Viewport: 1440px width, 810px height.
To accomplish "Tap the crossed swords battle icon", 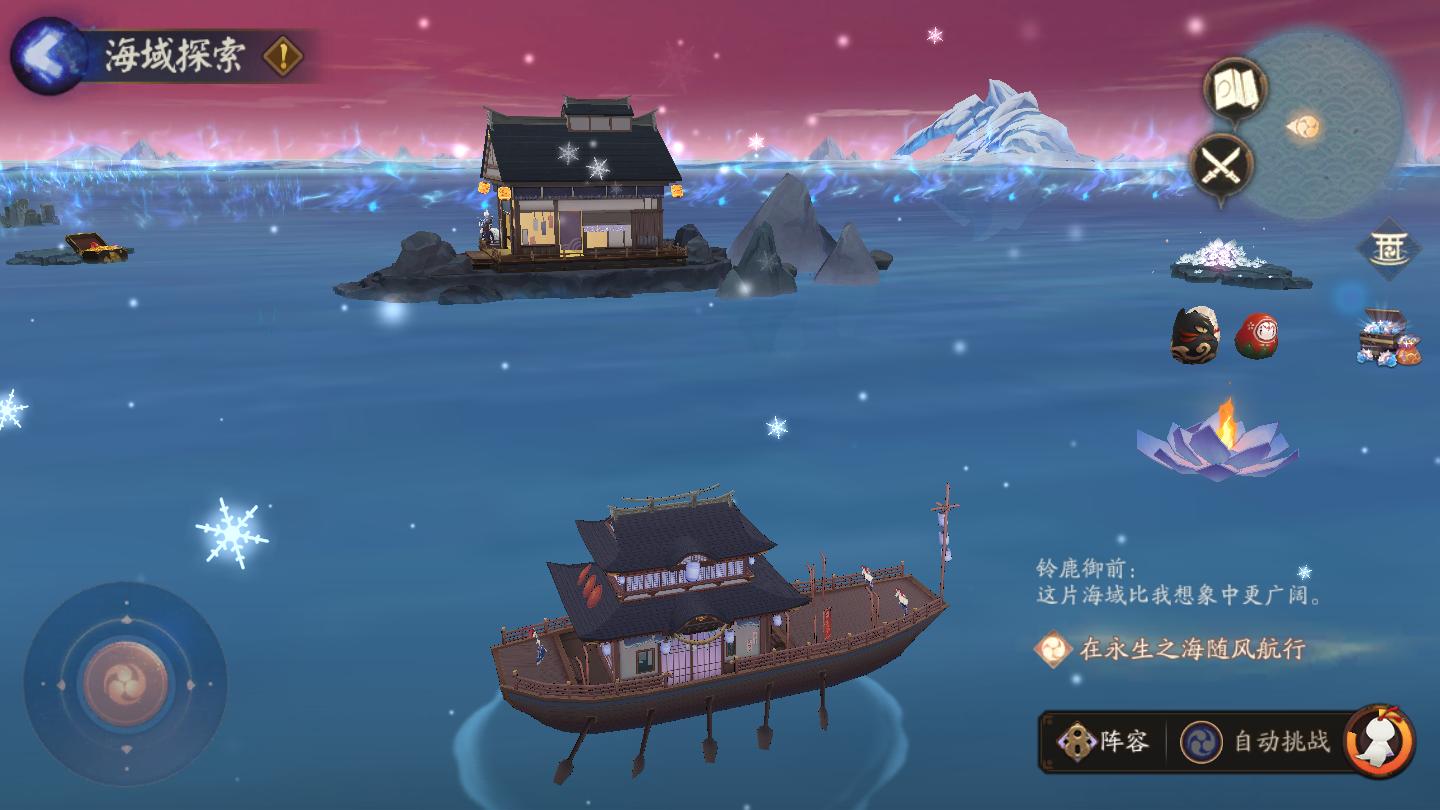I will [1222, 165].
